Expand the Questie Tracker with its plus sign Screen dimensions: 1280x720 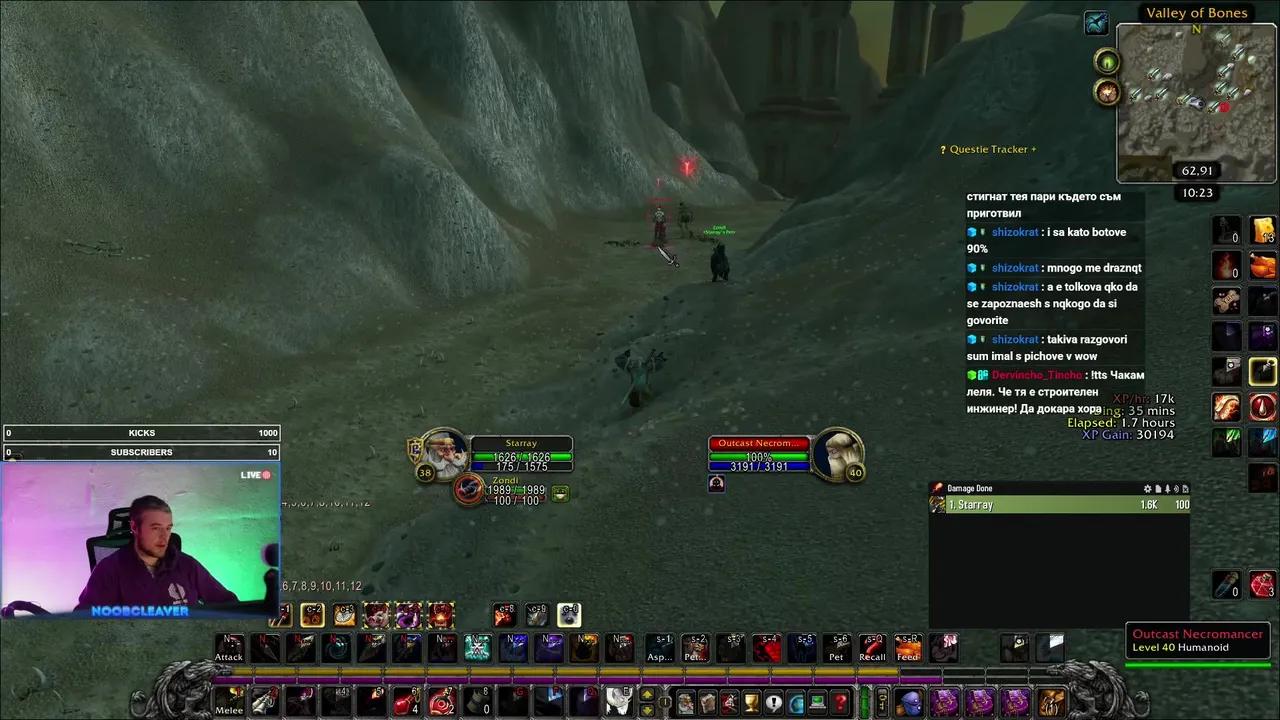[1032, 149]
